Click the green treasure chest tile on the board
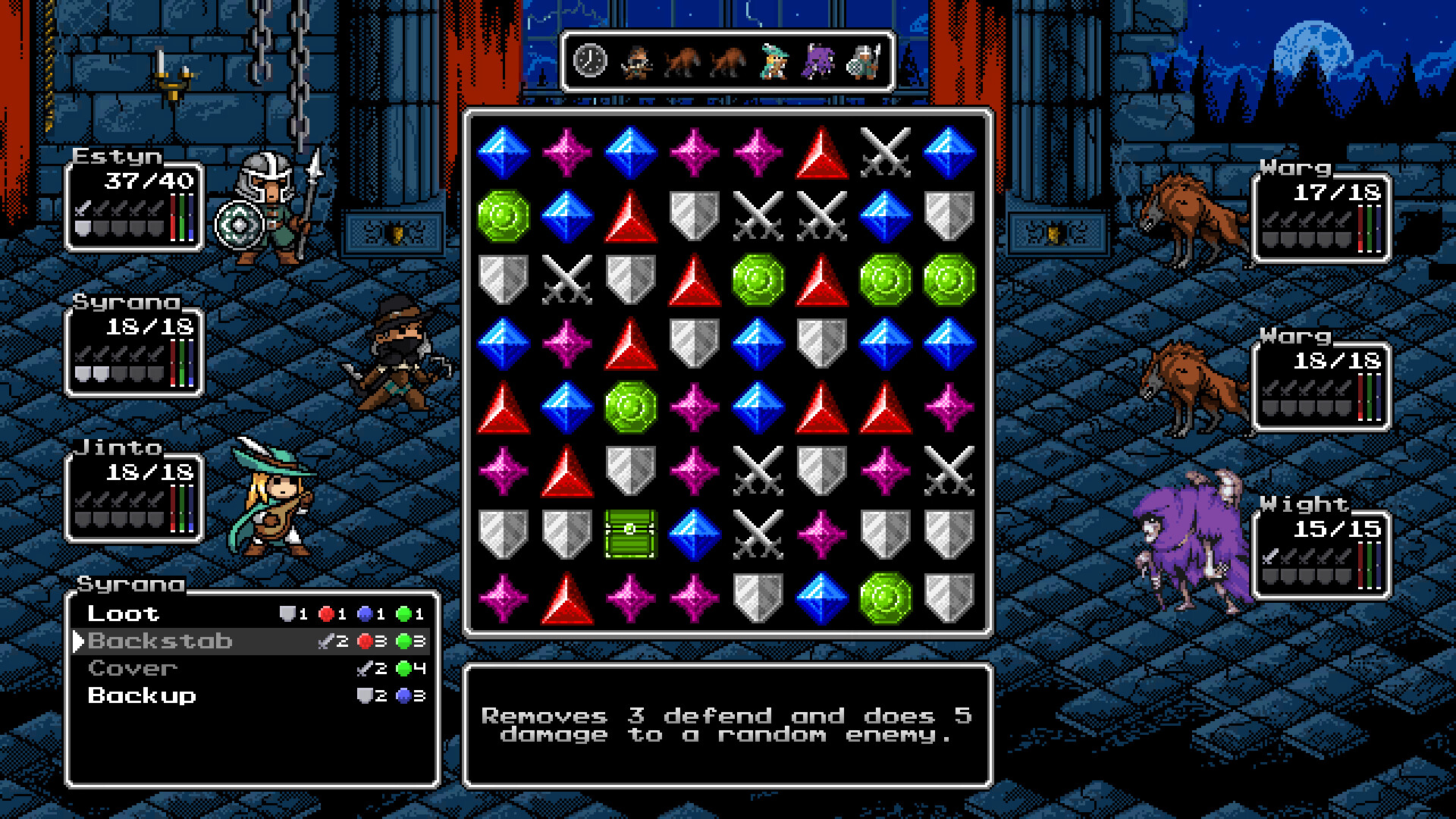The height and width of the screenshot is (819, 1456). point(630,533)
